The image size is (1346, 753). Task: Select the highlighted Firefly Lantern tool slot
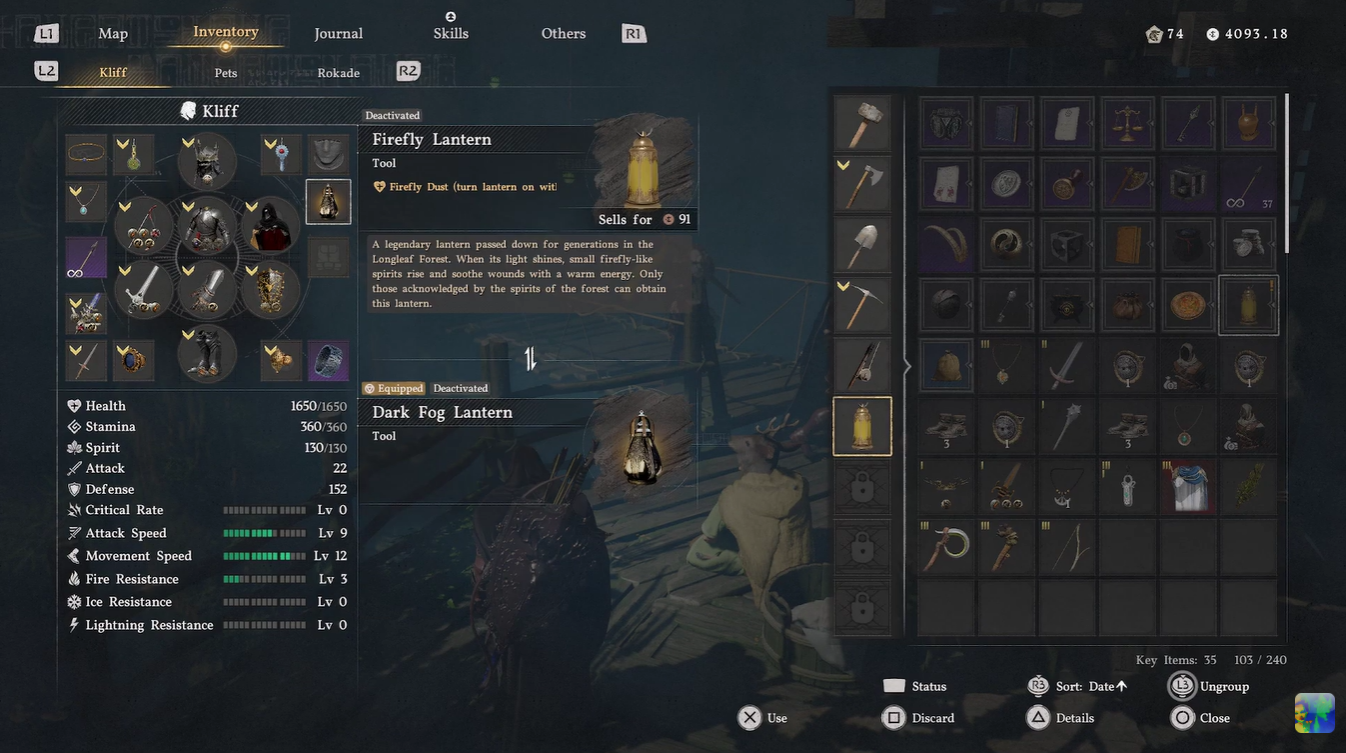click(x=862, y=426)
